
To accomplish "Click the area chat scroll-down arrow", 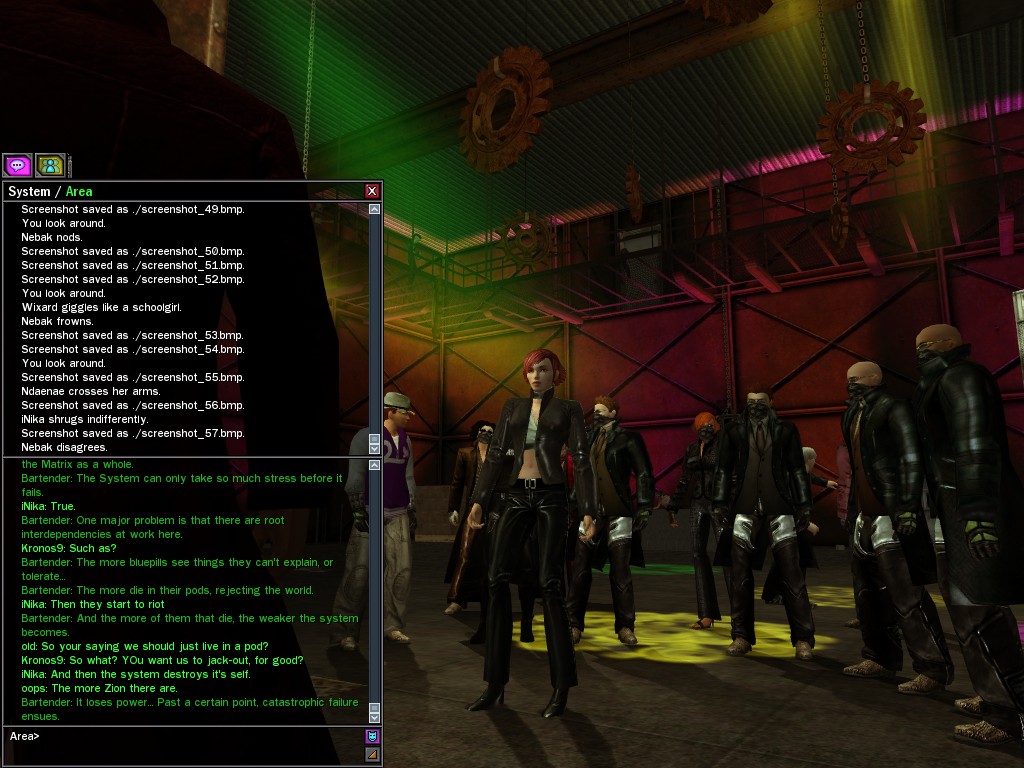I will pos(375,716).
